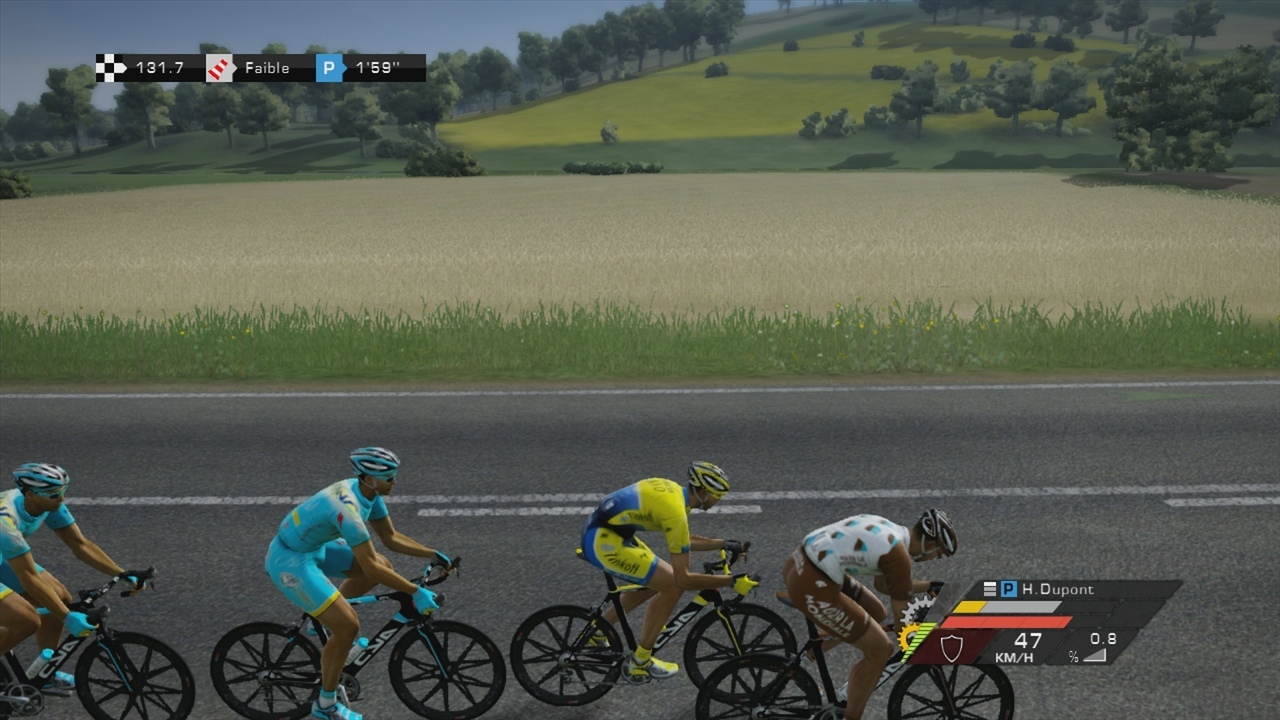Select the red-striped windsock wind icon

coord(220,68)
